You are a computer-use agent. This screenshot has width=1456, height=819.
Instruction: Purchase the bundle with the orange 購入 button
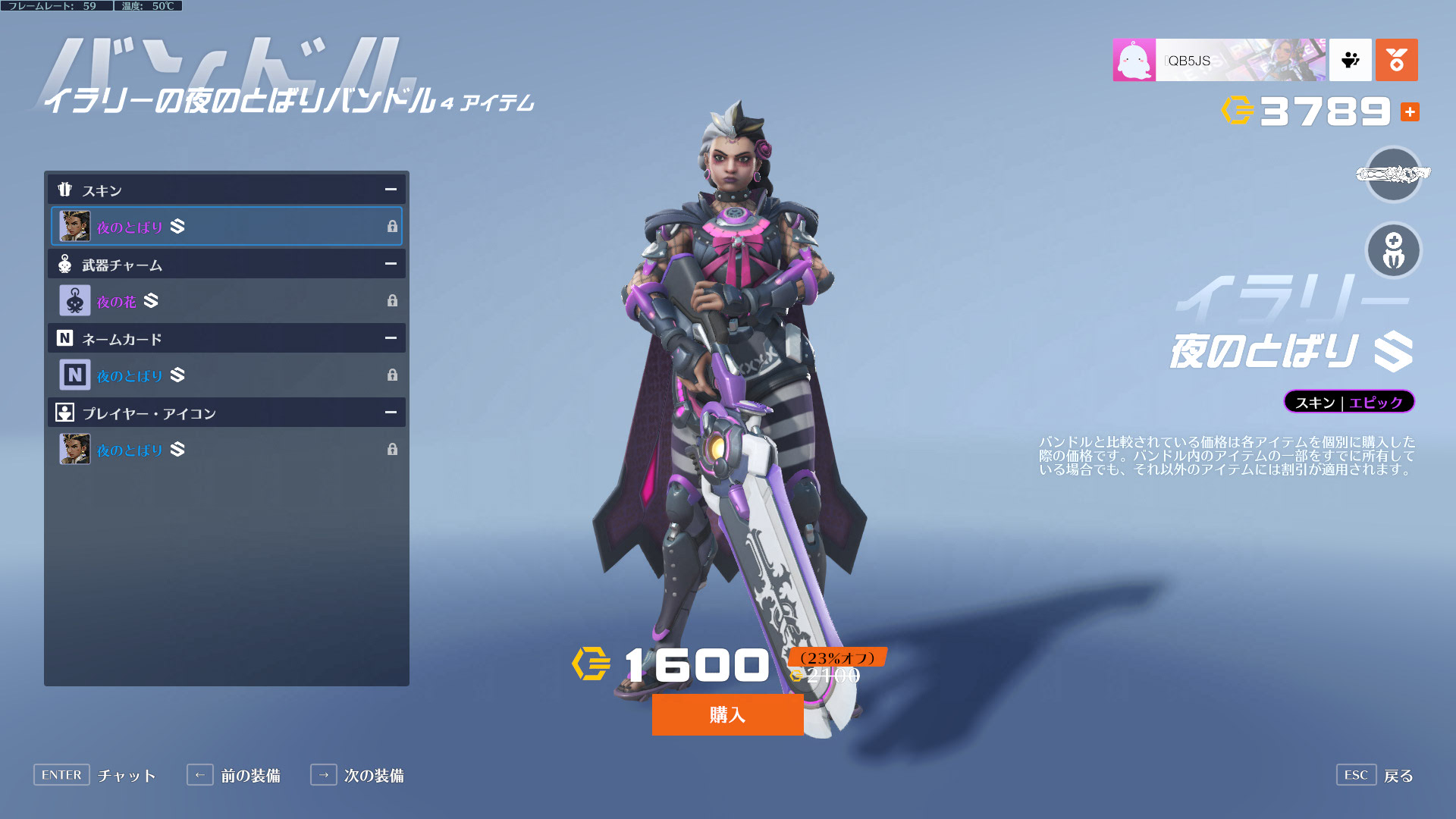click(x=727, y=714)
